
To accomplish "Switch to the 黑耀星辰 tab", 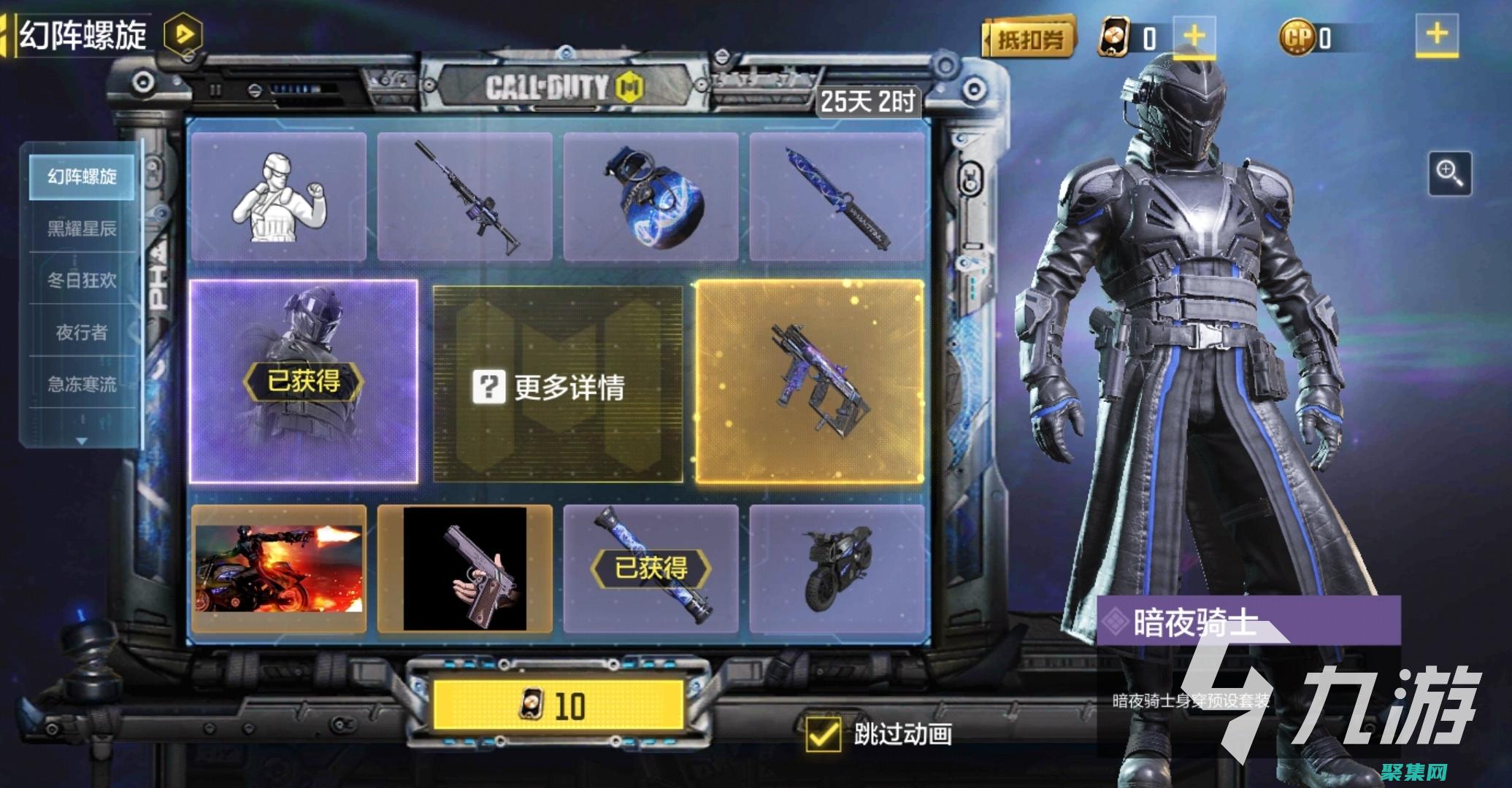I will [80, 231].
